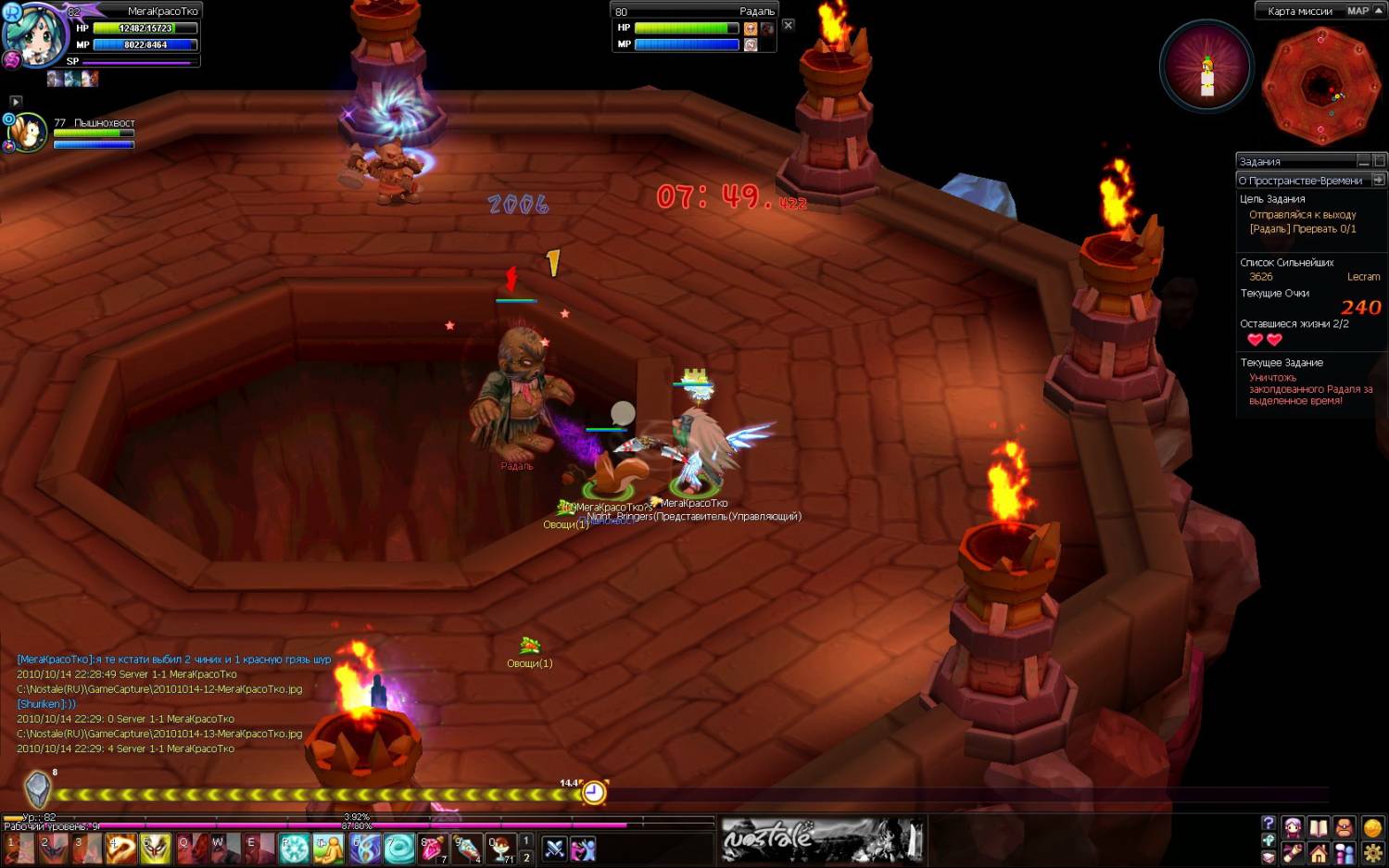Use the red potion in slot 8
The image size is (1389, 868).
tap(433, 847)
